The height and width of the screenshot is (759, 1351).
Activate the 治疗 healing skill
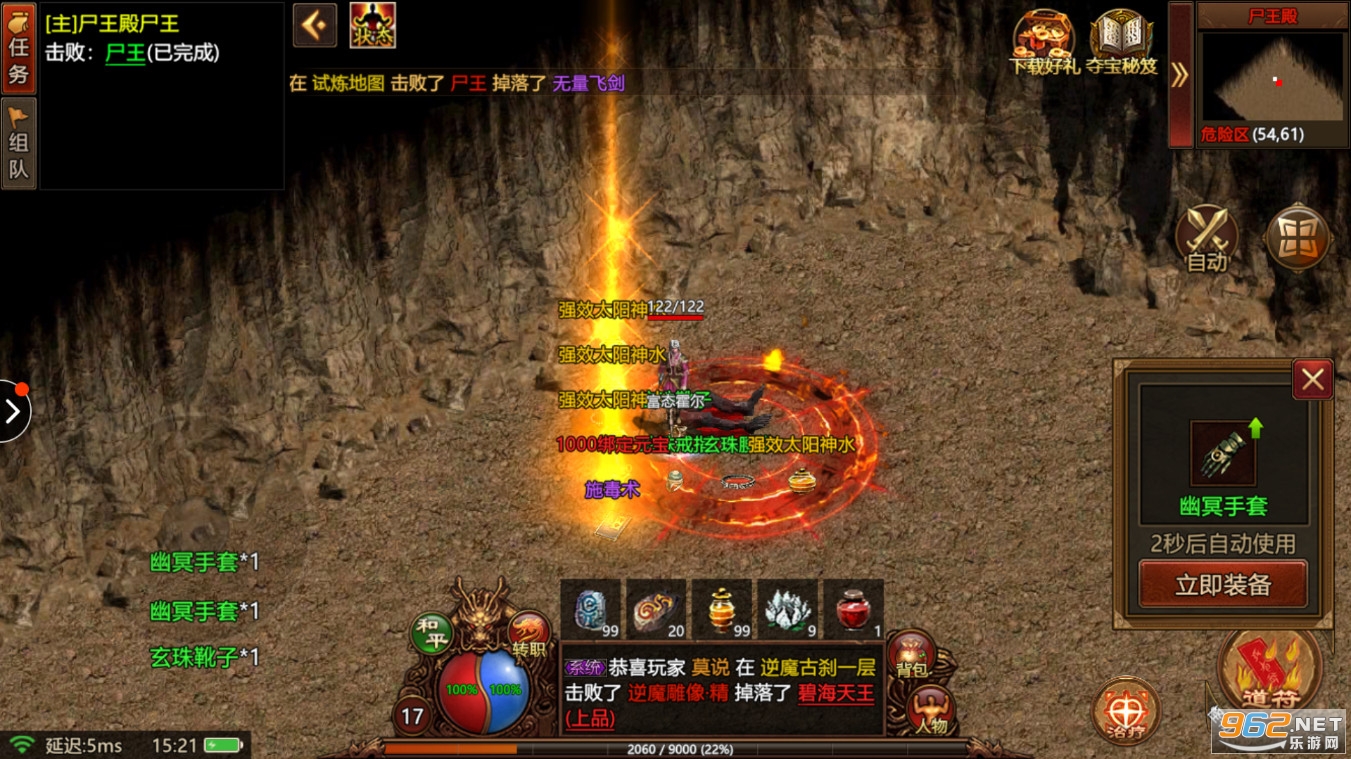coord(1126,712)
